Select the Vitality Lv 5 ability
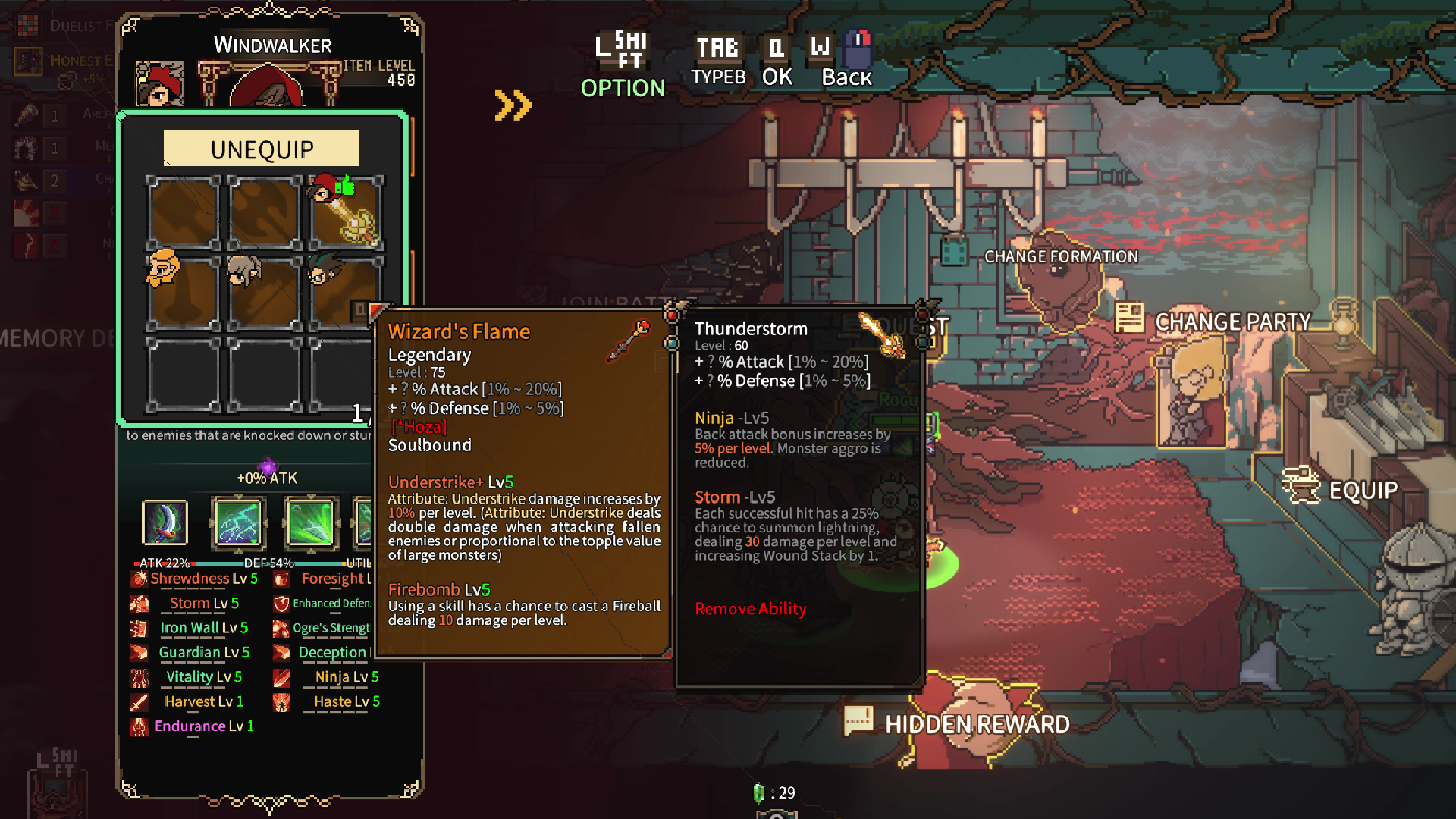 coord(203,676)
